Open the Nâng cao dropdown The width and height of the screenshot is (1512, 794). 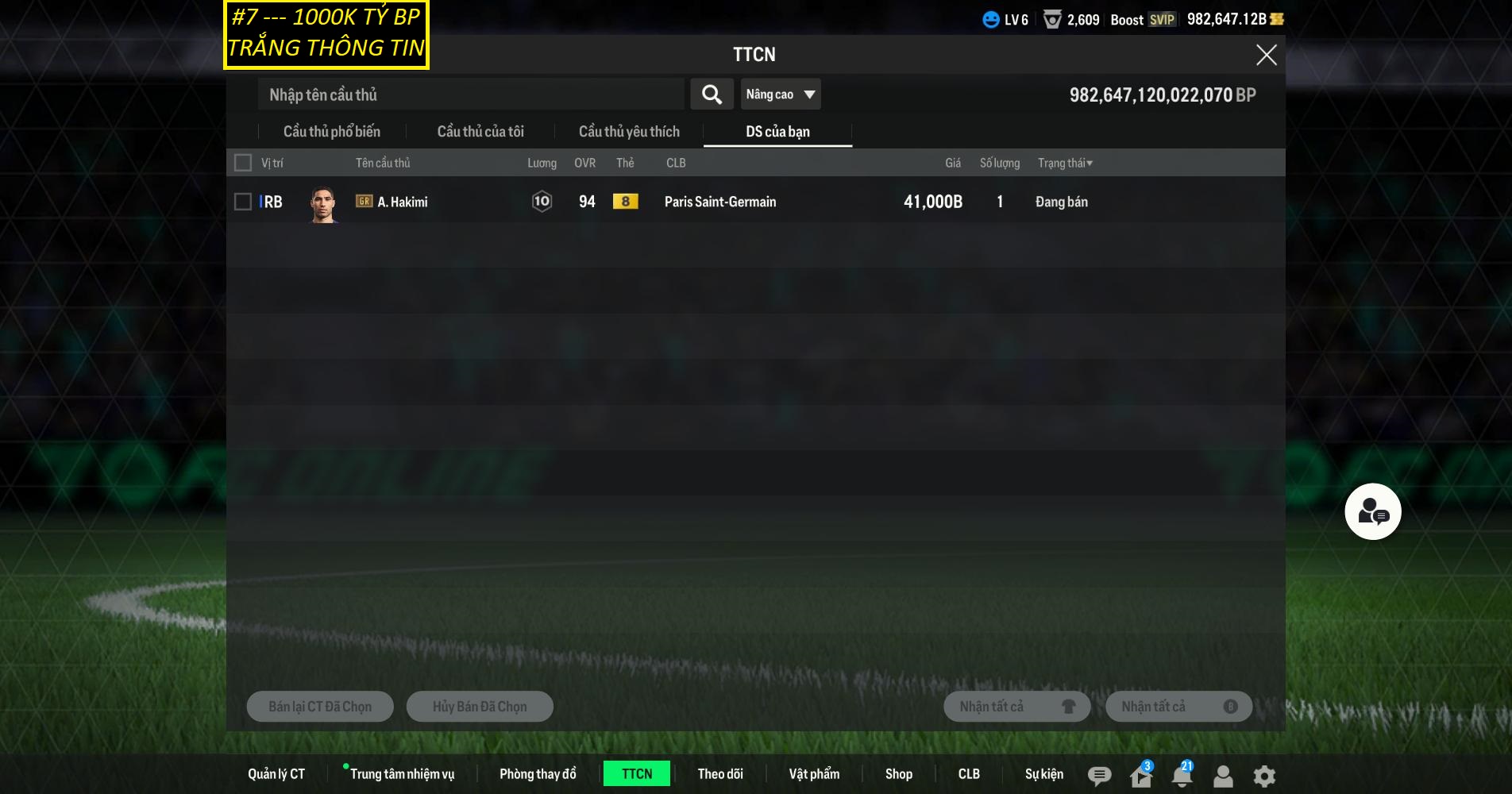780,94
